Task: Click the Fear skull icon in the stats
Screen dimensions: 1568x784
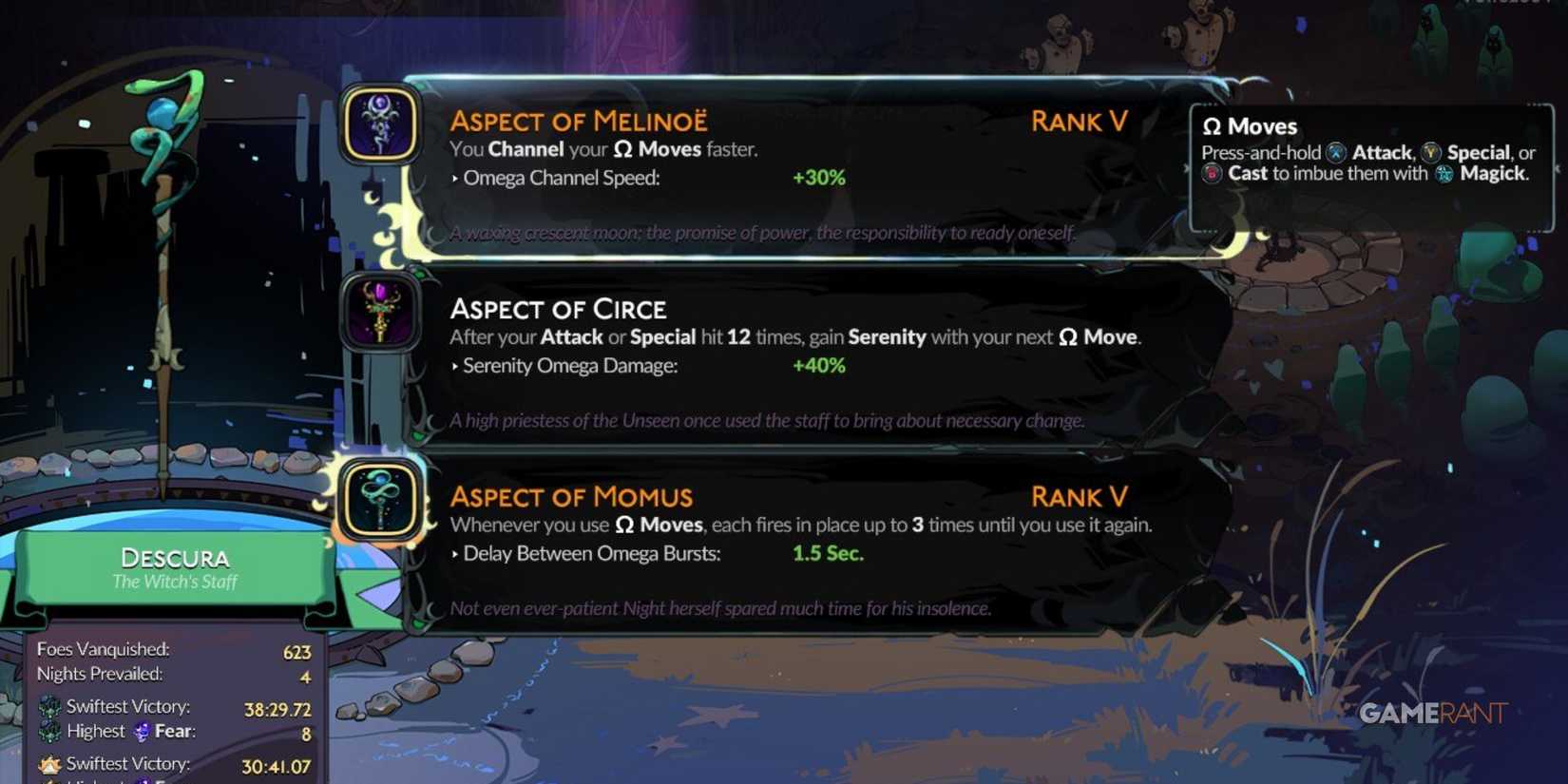Action: coord(143,731)
